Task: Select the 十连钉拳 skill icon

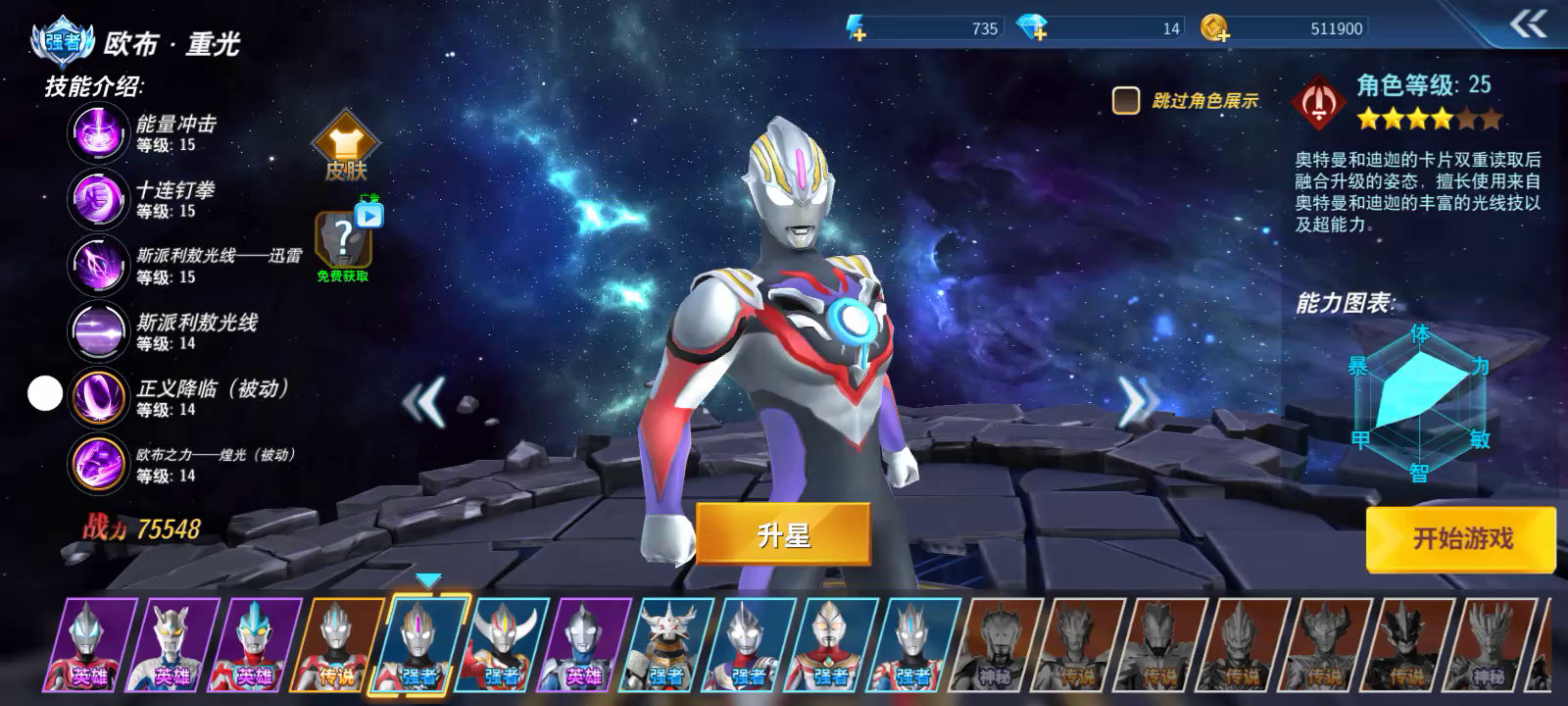Action: 97,198
